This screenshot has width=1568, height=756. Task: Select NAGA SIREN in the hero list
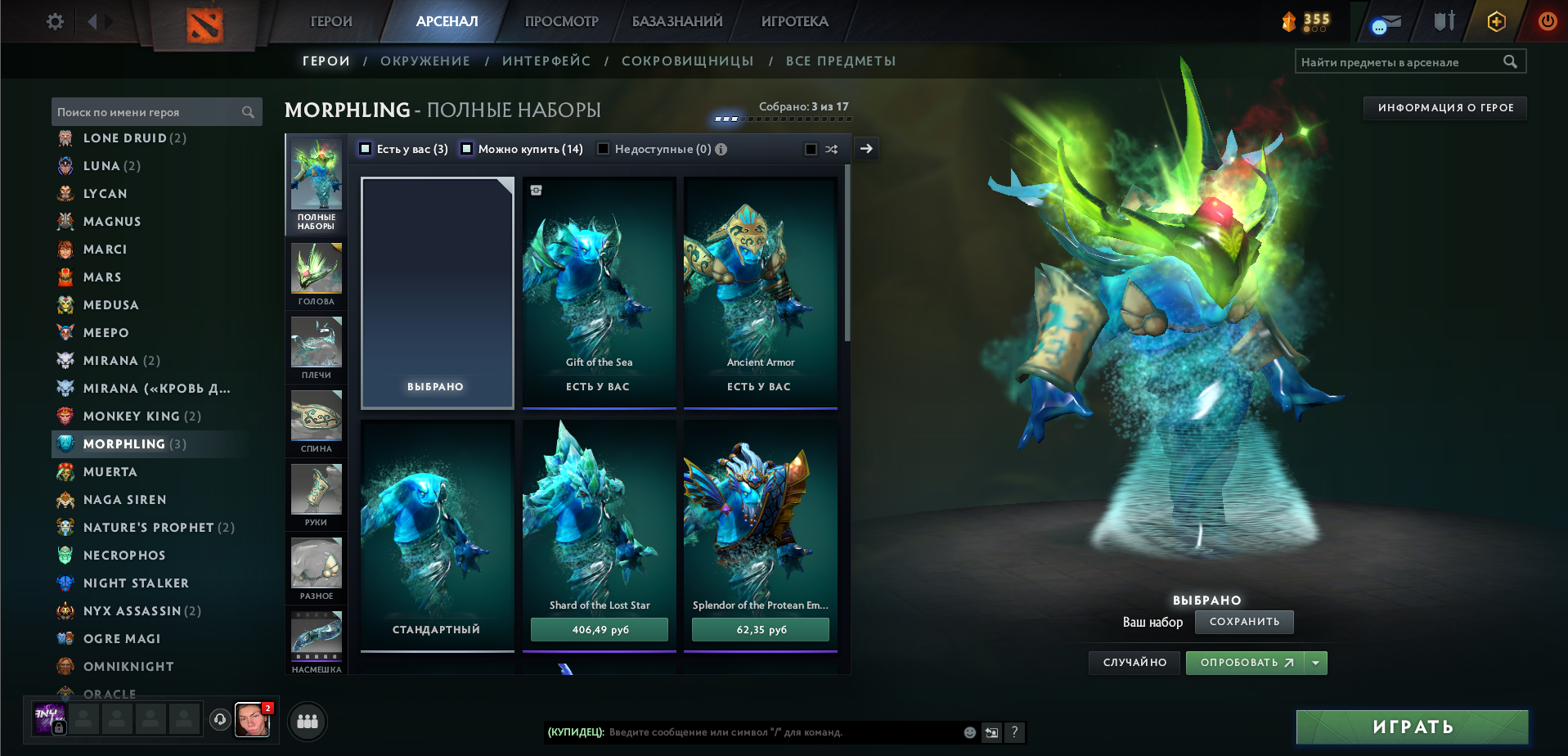click(123, 499)
